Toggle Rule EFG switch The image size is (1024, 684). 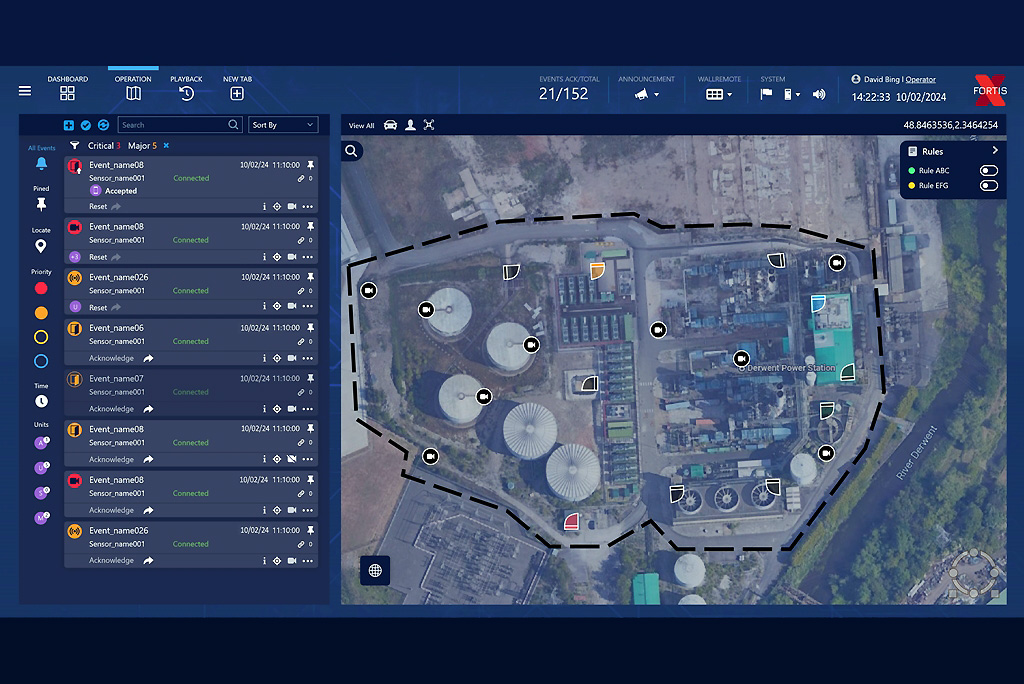click(989, 185)
